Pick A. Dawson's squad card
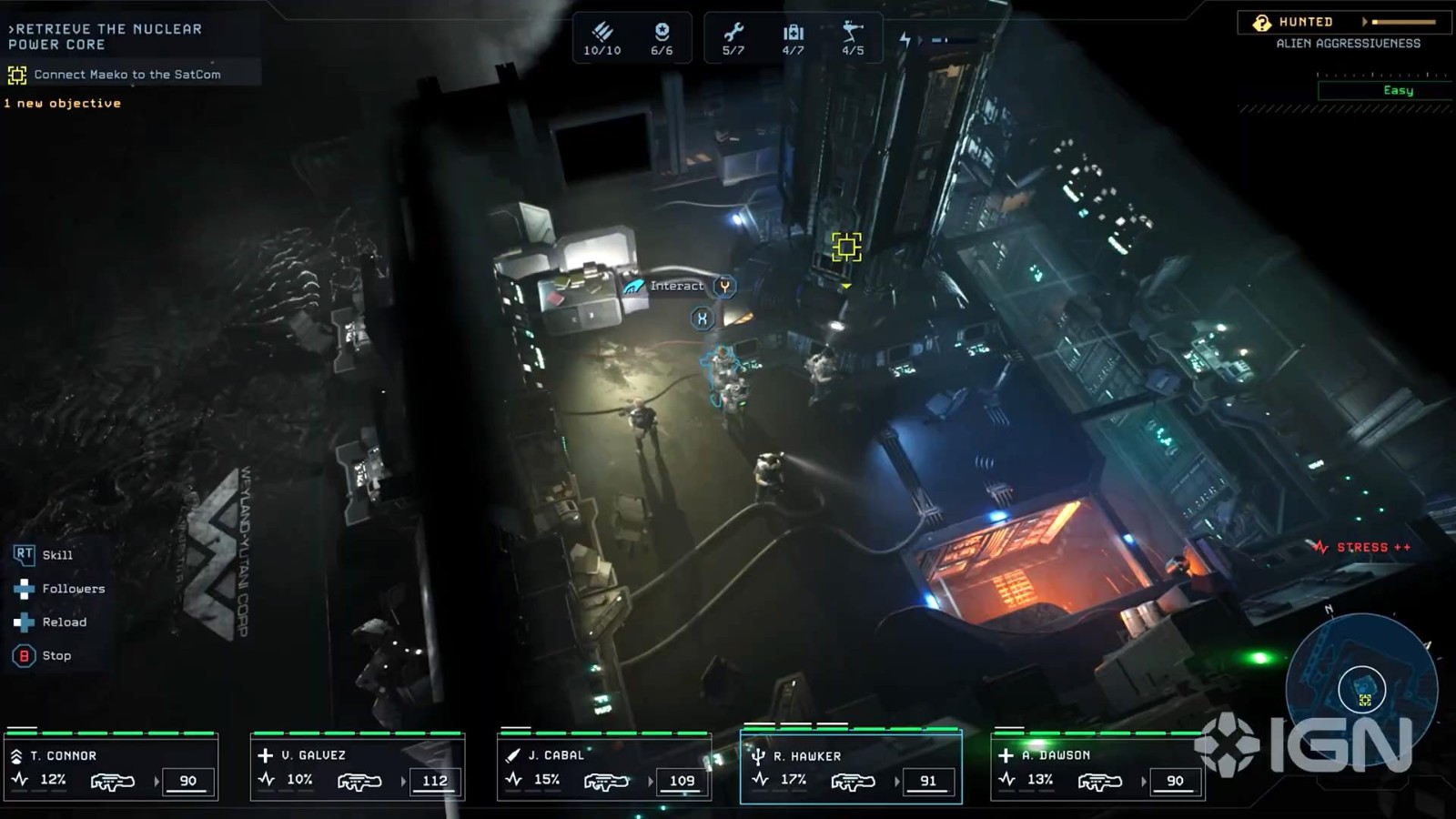The image size is (1456, 819). [1097, 768]
